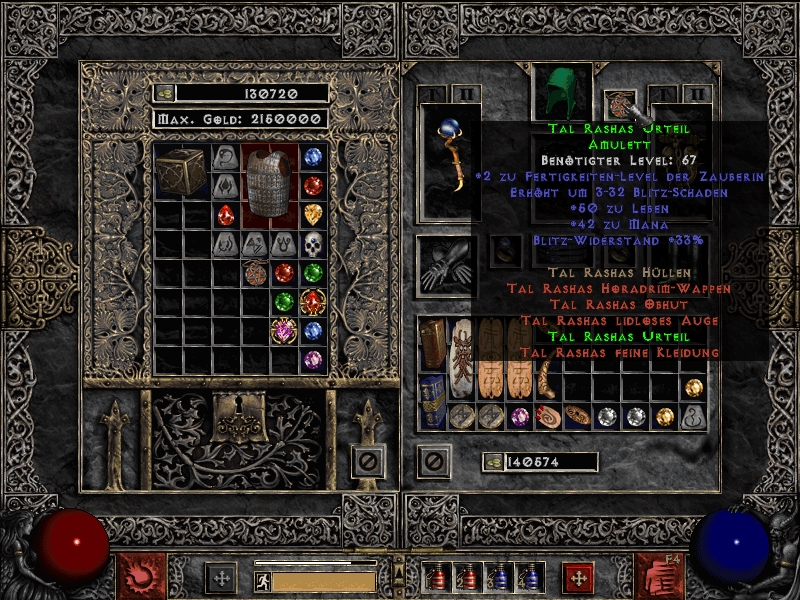Pick up the Horadric Cube in stash
The width and height of the screenshot is (800, 600).
pyautogui.click(x=181, y=171)
